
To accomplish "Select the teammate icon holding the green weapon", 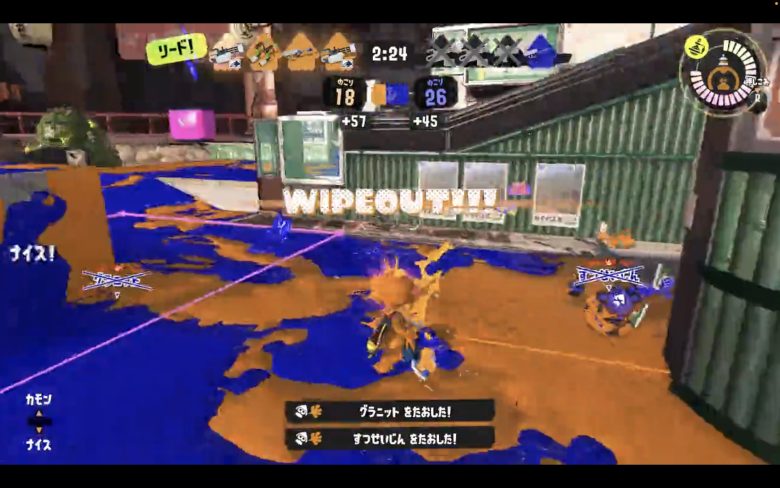I will click(264, 49).
